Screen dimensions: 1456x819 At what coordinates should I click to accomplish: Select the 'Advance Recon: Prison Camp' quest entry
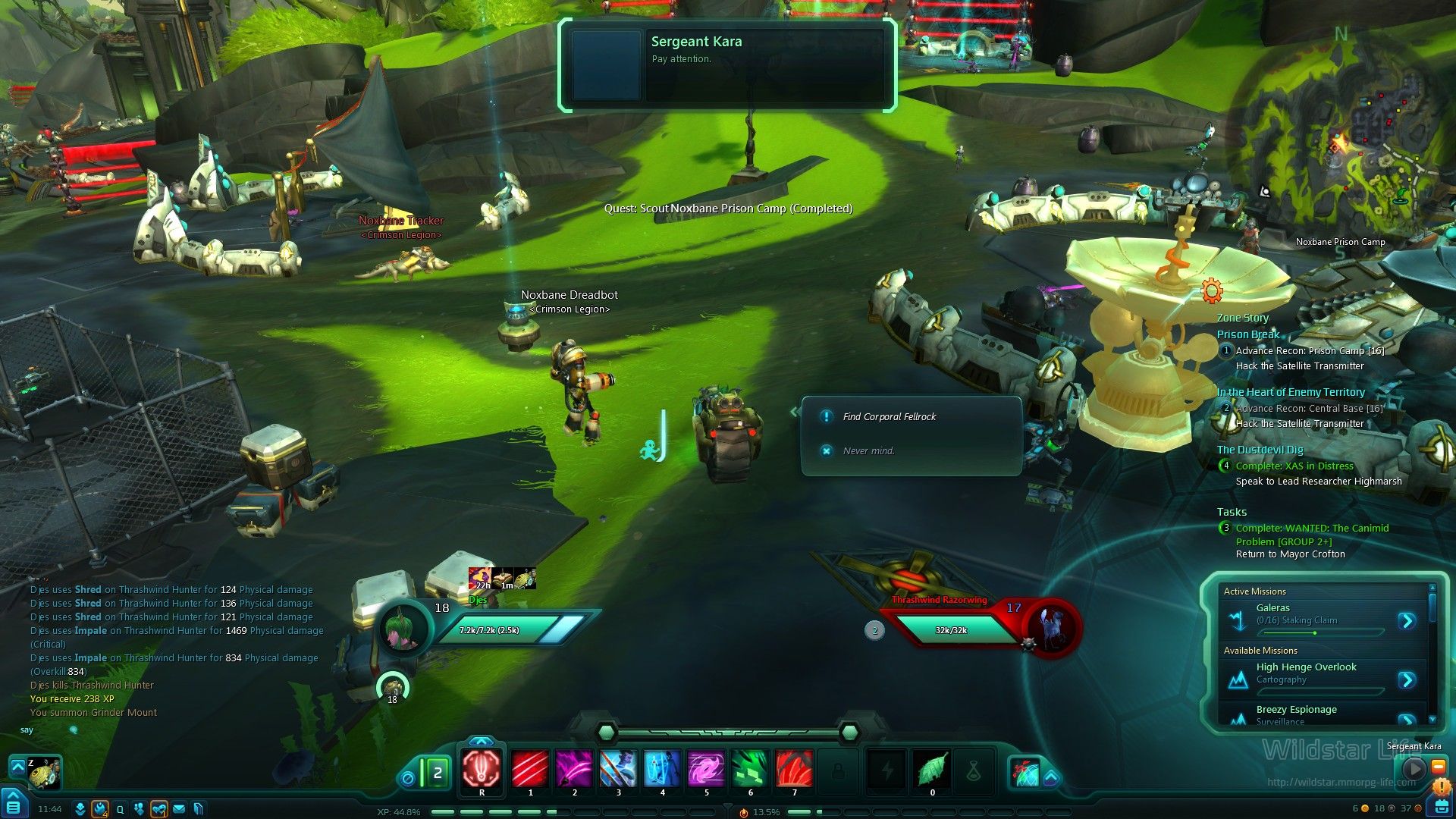1310,350
